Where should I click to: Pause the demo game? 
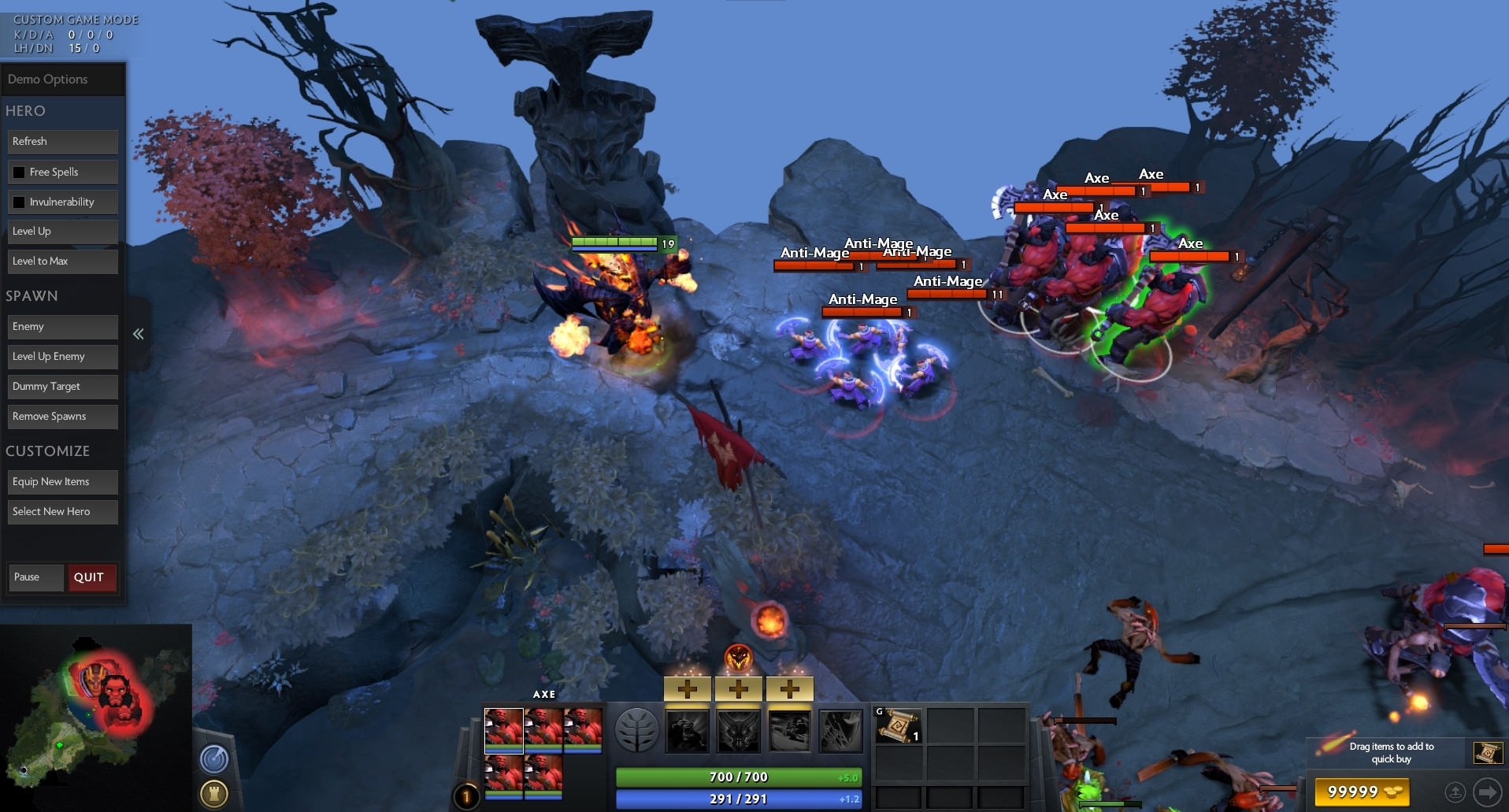tap(35, 577)
